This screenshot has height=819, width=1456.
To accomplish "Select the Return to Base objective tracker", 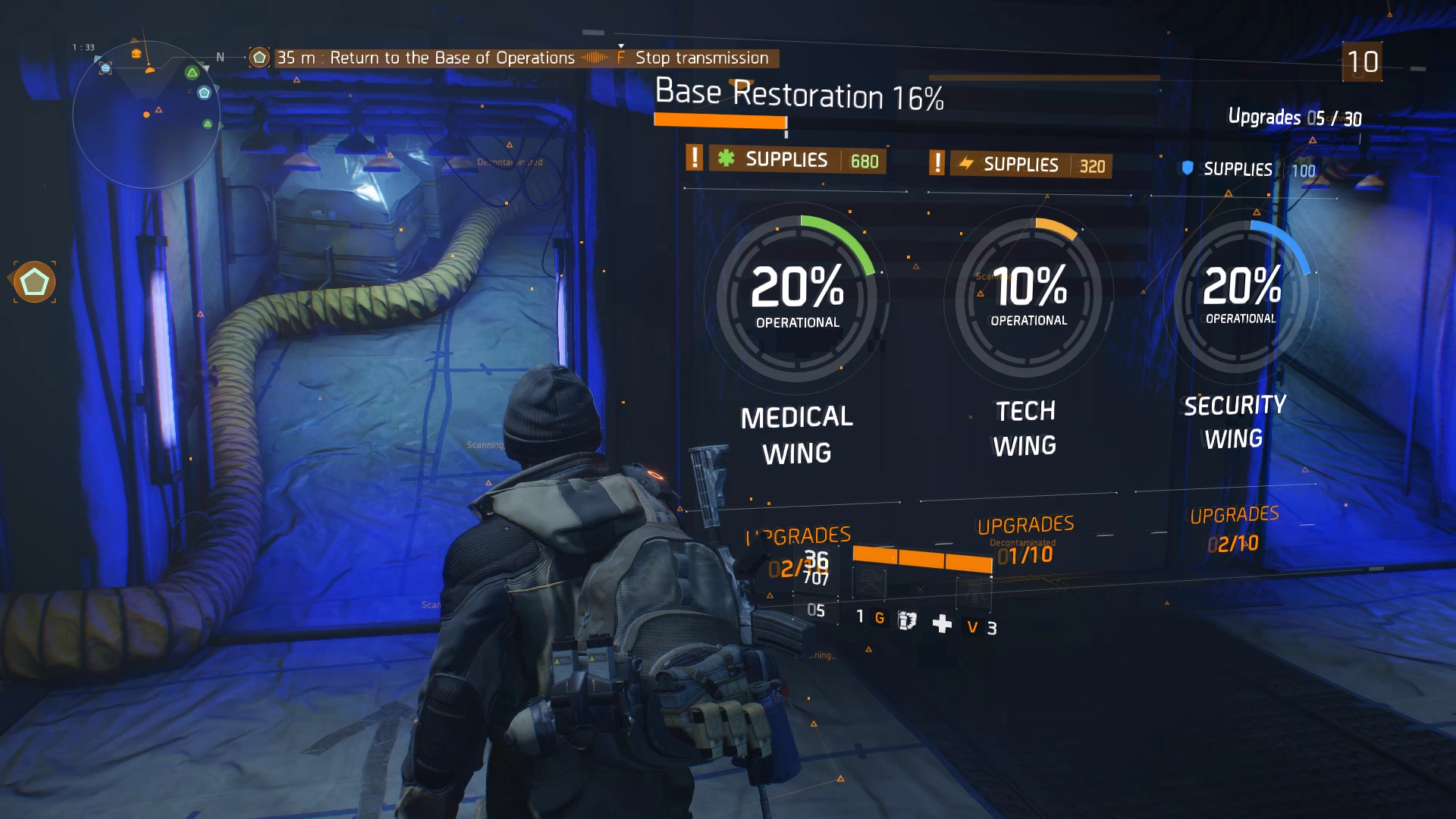I will click(425, 58).
